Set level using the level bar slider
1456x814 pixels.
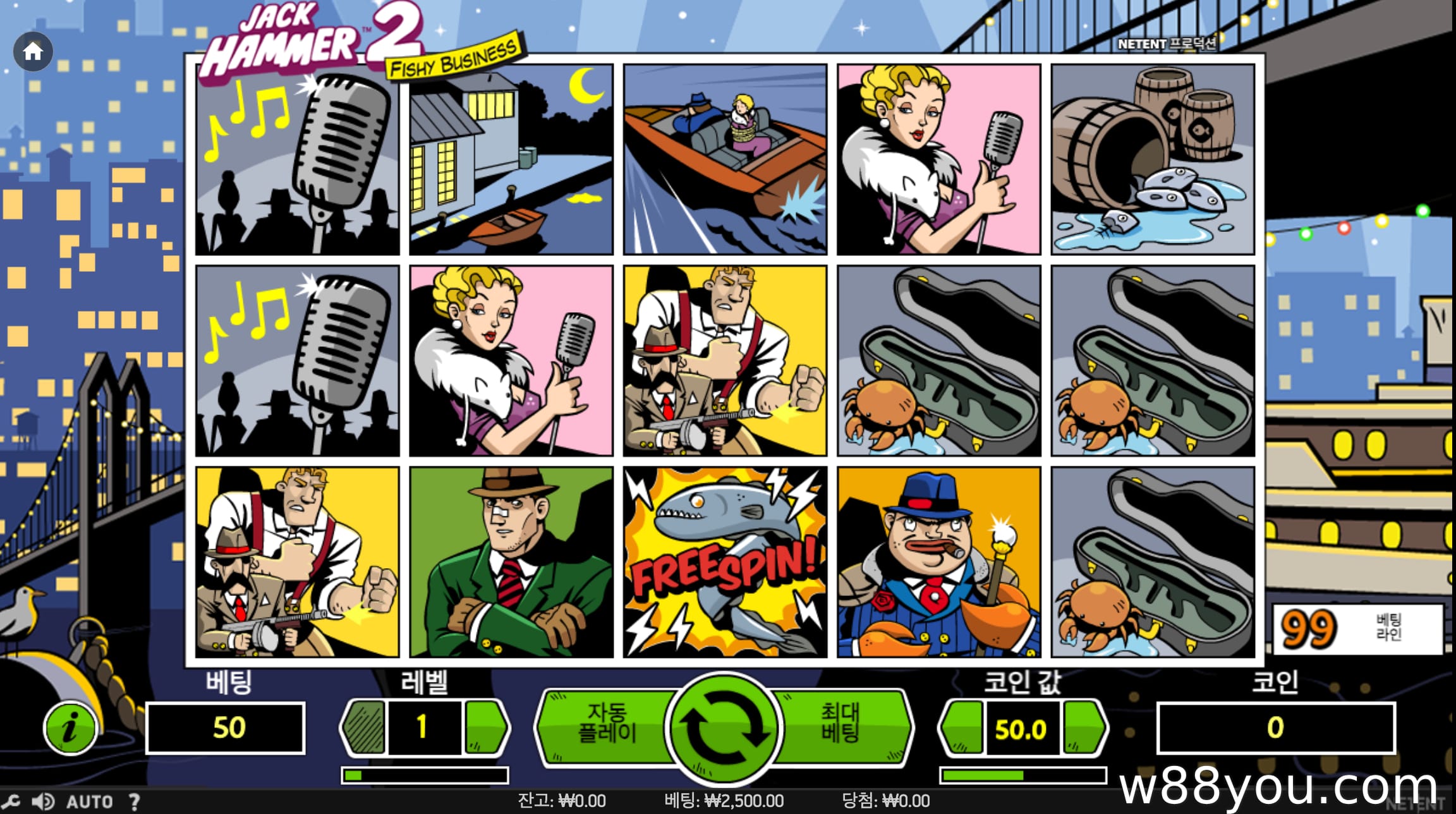pyautogui.click(x=425, y=775)
